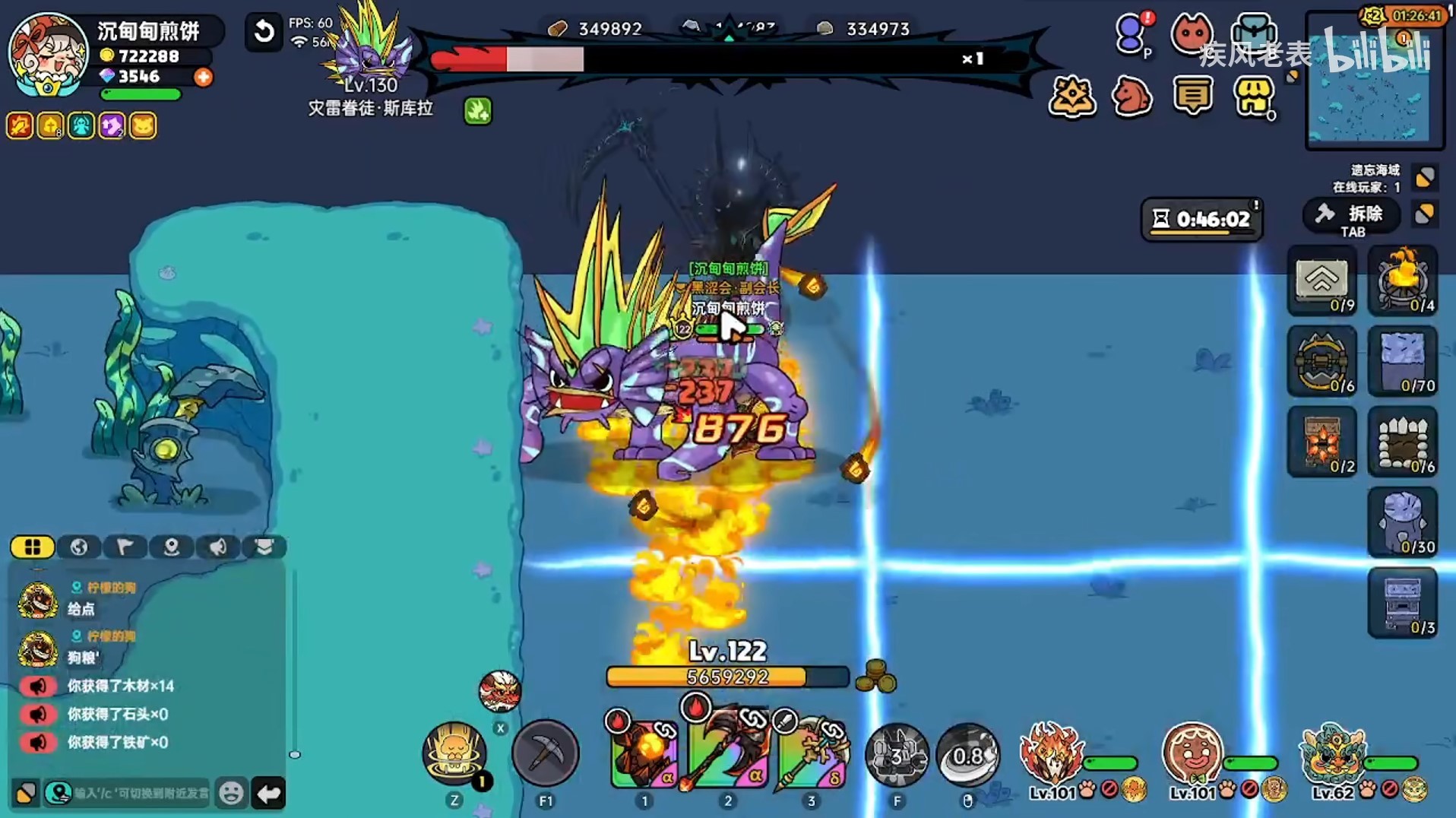
Task: Open the red cat face menu
Action: pyautogui.click(x=1192, y=34)
